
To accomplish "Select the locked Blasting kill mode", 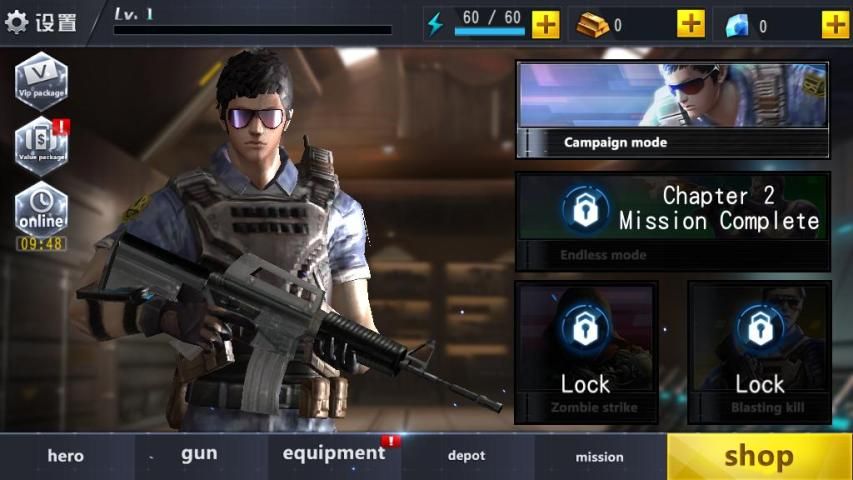I will click(x=760, y=352).
